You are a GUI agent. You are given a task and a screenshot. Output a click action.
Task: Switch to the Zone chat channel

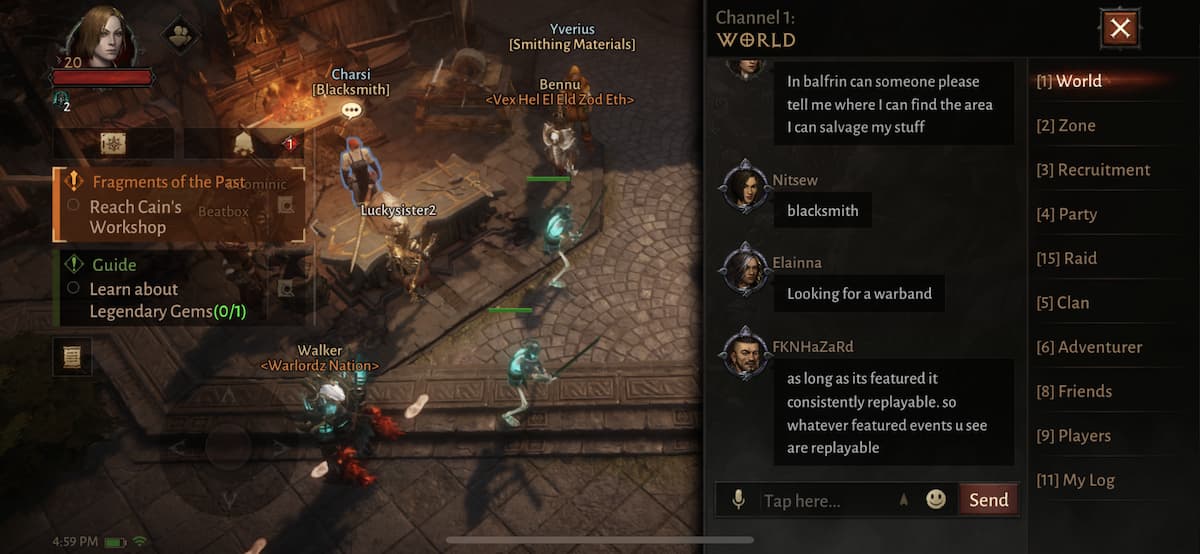(x=1066, y=126)
